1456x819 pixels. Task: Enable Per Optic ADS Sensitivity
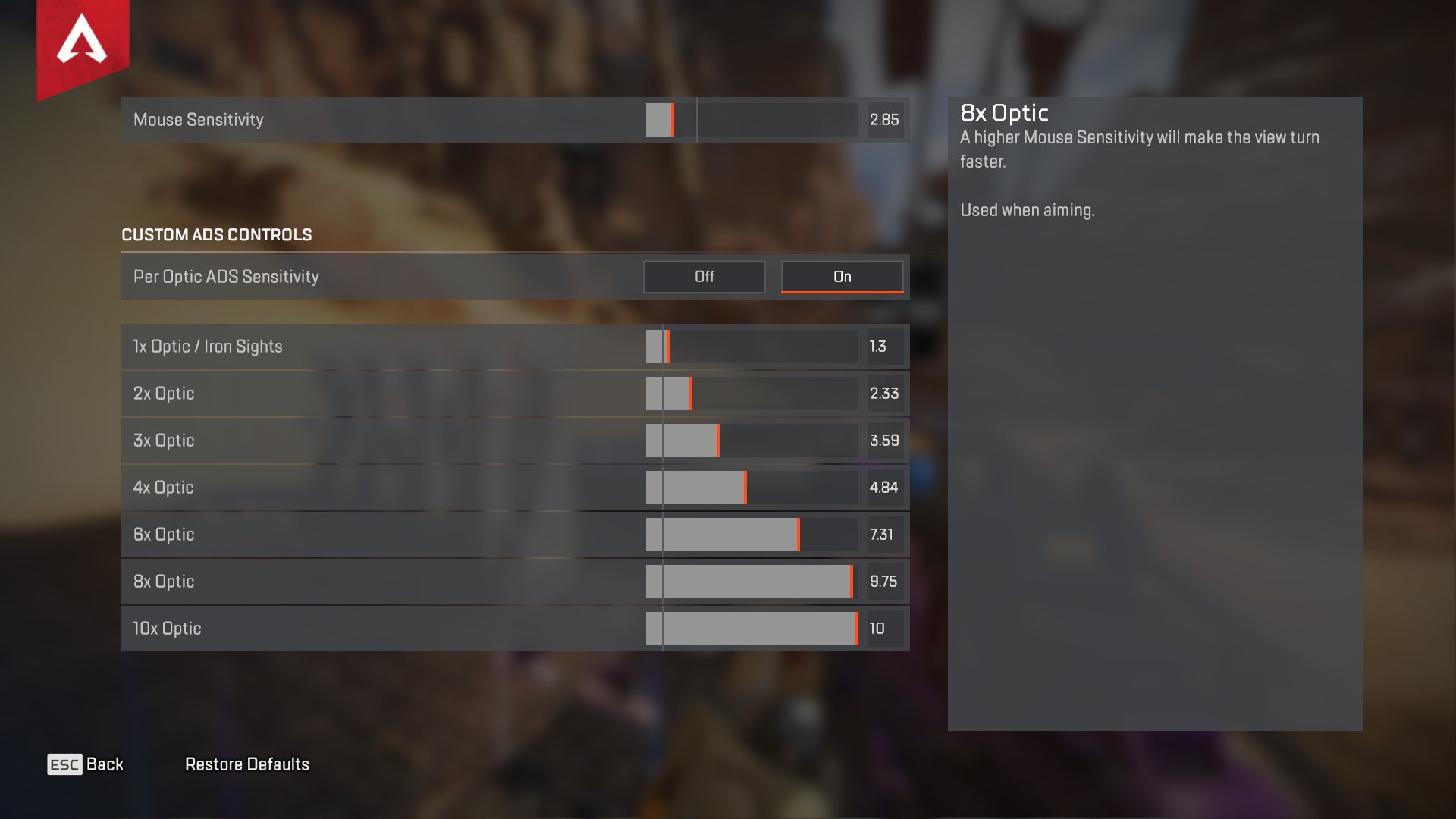(x=842, y=276)
